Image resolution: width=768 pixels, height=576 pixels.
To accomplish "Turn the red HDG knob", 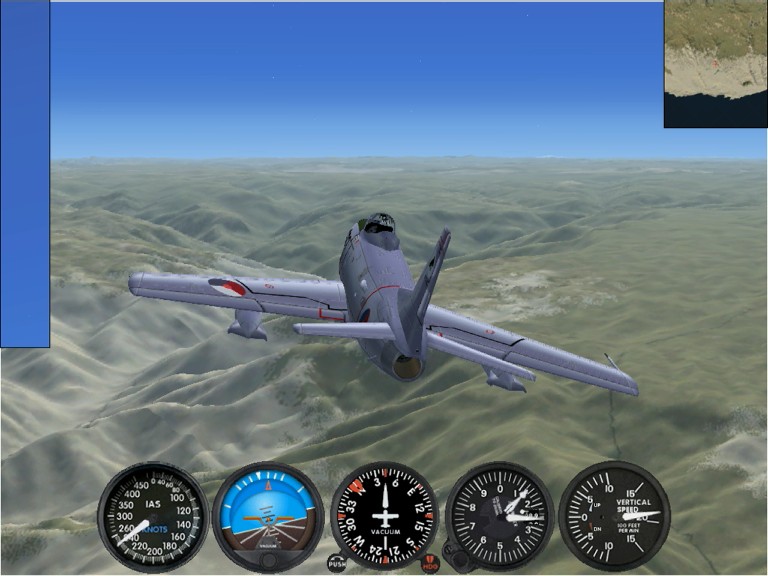I will pyautogui.click(x=430, y=564).
